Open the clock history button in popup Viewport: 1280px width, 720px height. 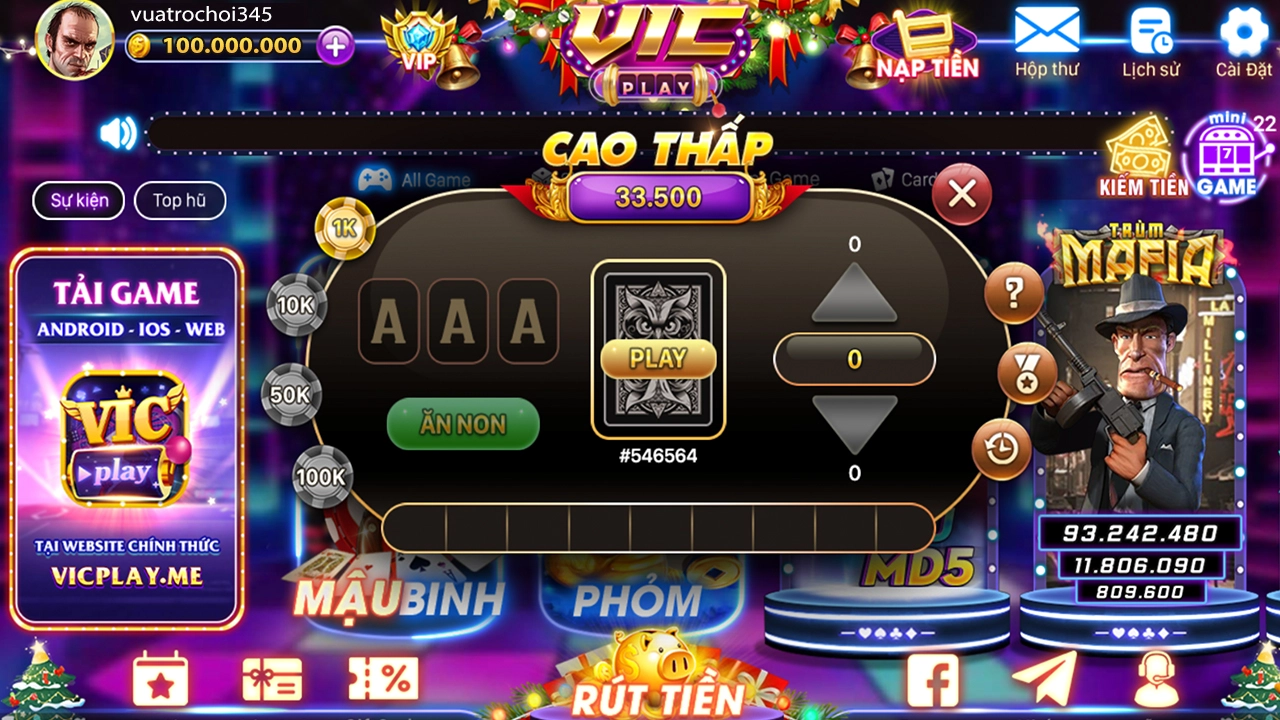(1000, 449)
